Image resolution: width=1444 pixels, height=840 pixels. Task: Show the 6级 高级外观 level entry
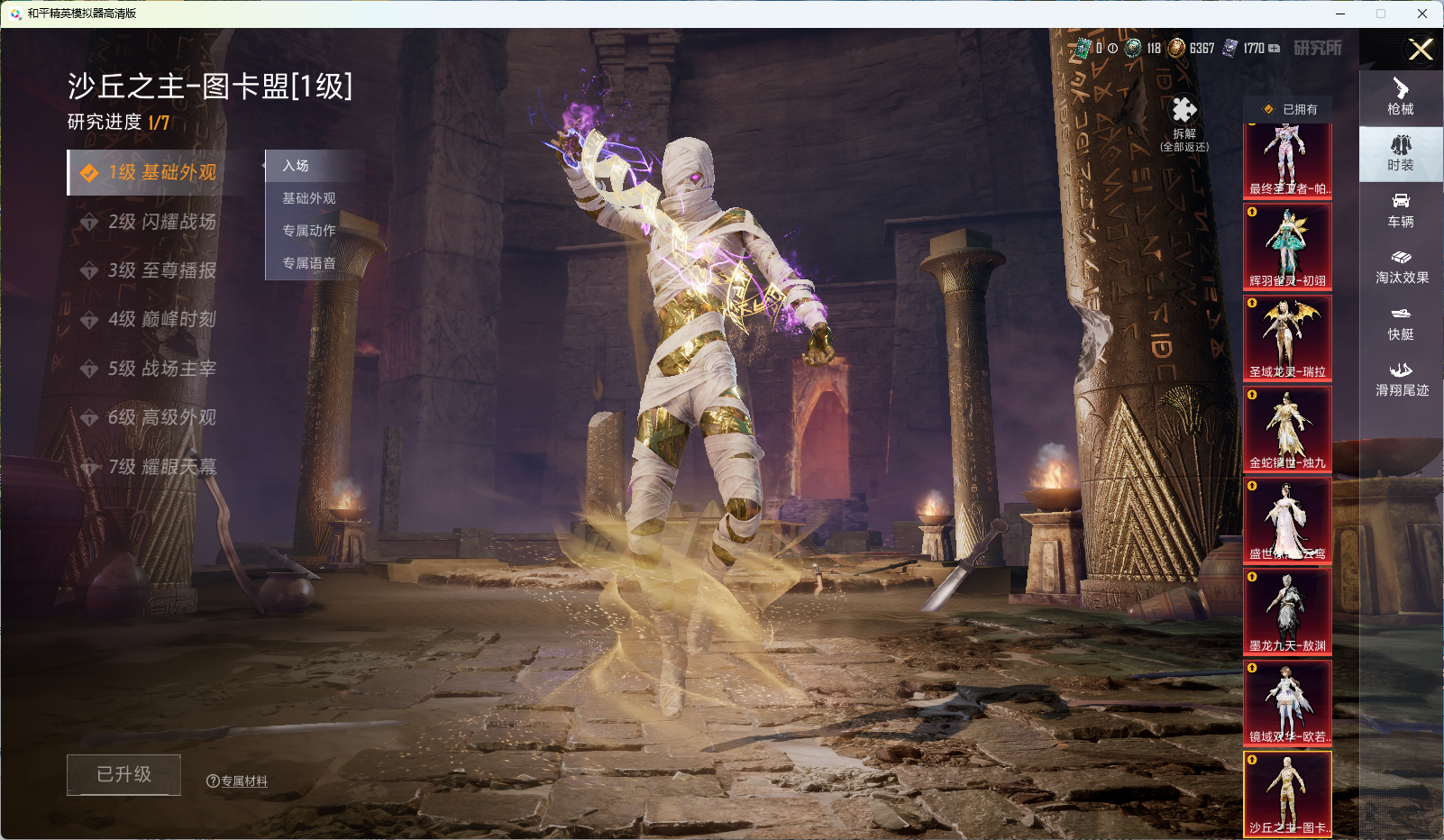[x=161, y=417]
